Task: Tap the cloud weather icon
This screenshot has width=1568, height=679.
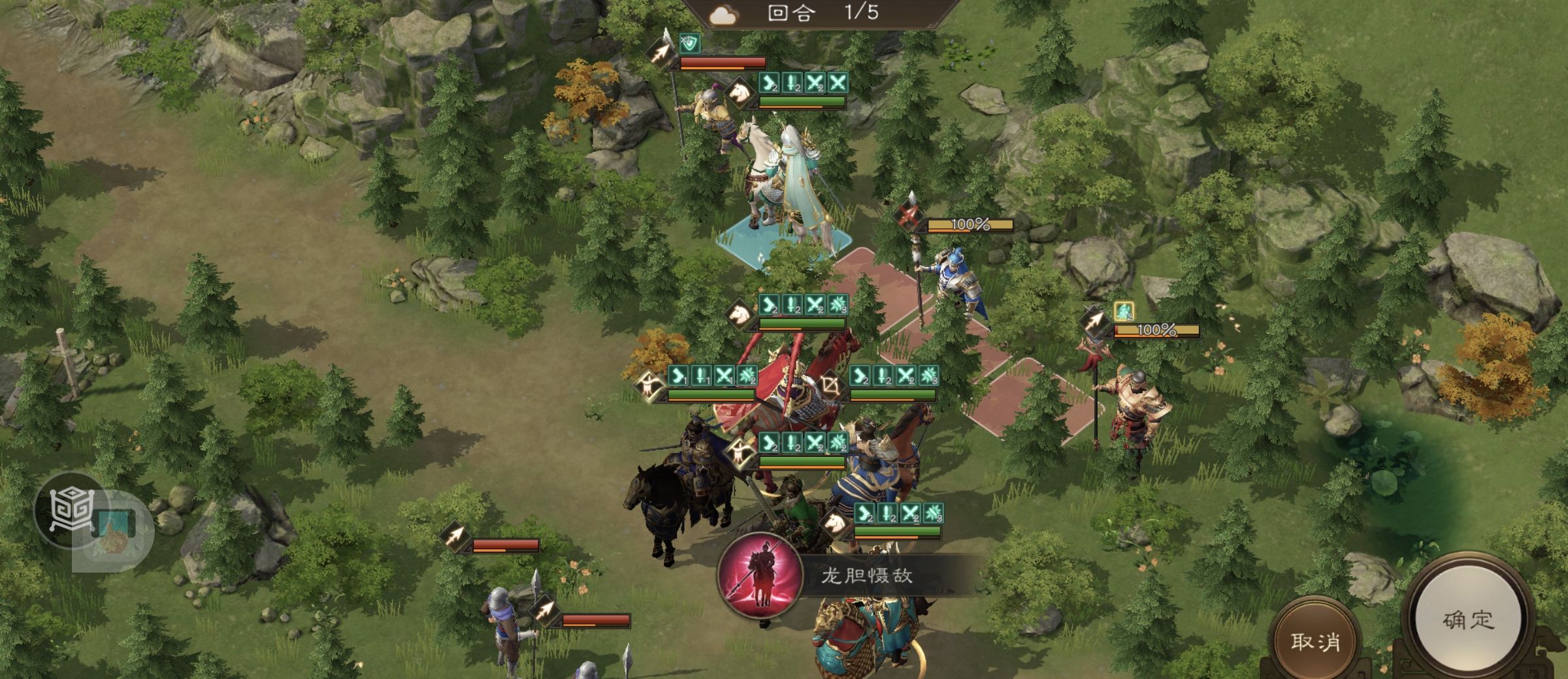Action: click(x=723, y=15)
